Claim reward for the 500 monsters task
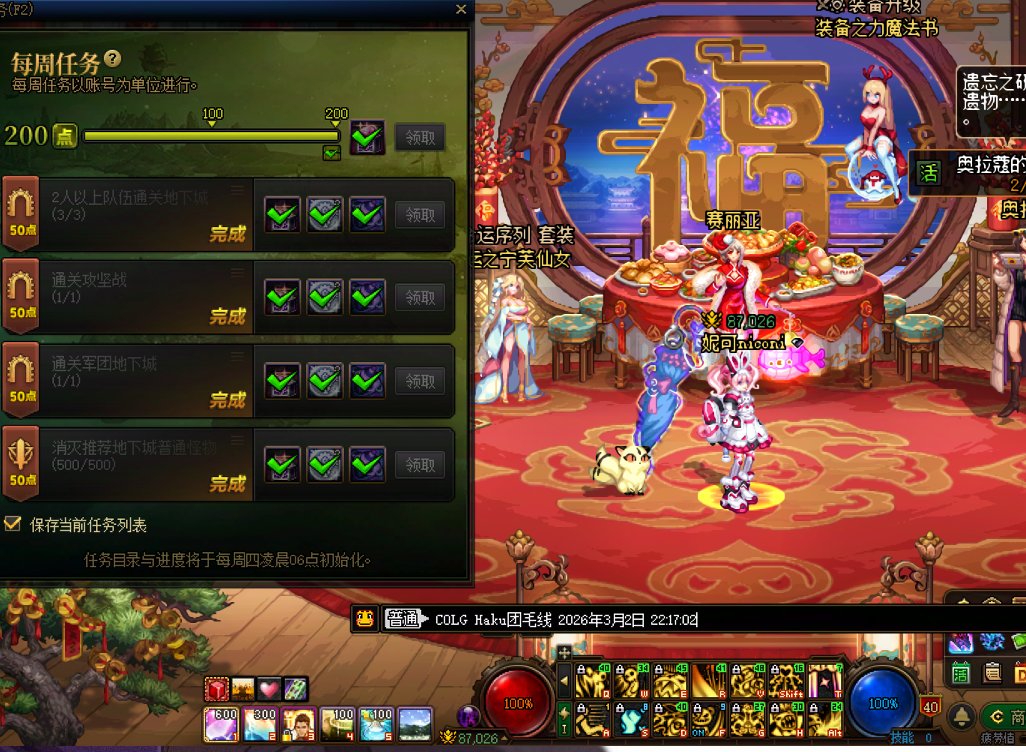The width and height of the screenshot is (1026, 752). [420, 465]
